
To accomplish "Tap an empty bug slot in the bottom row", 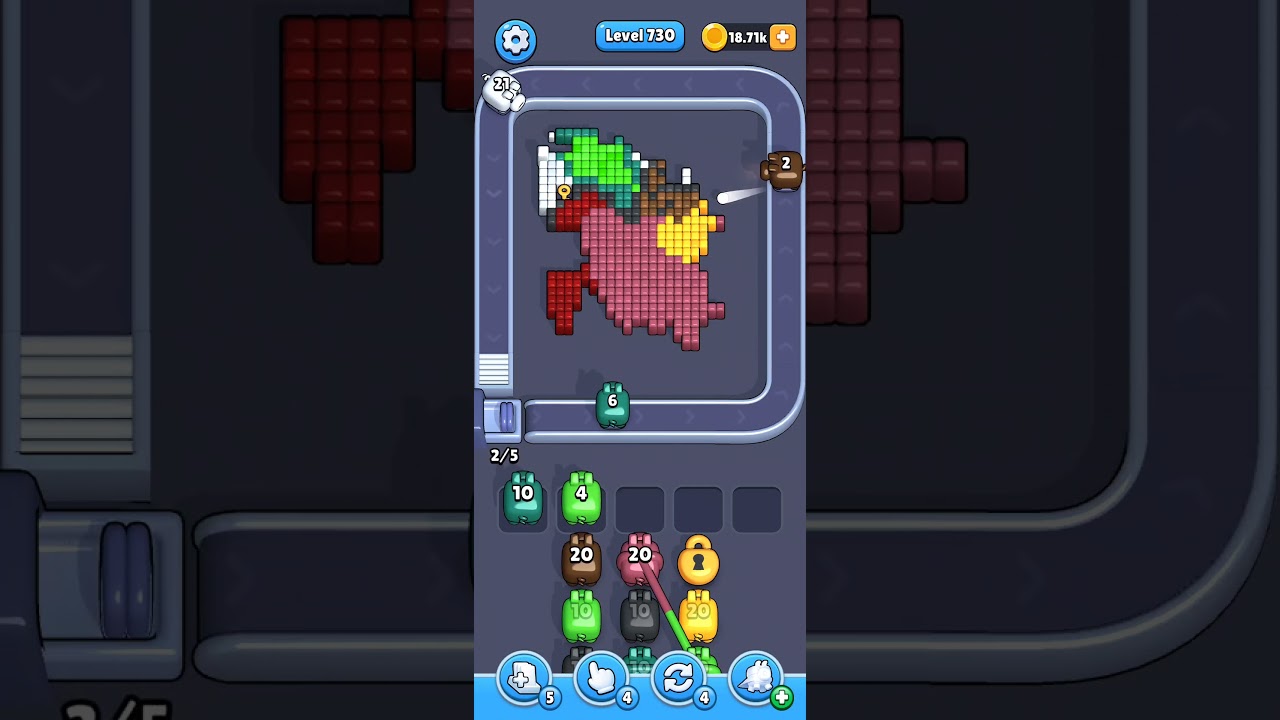I will click(640, 508).
